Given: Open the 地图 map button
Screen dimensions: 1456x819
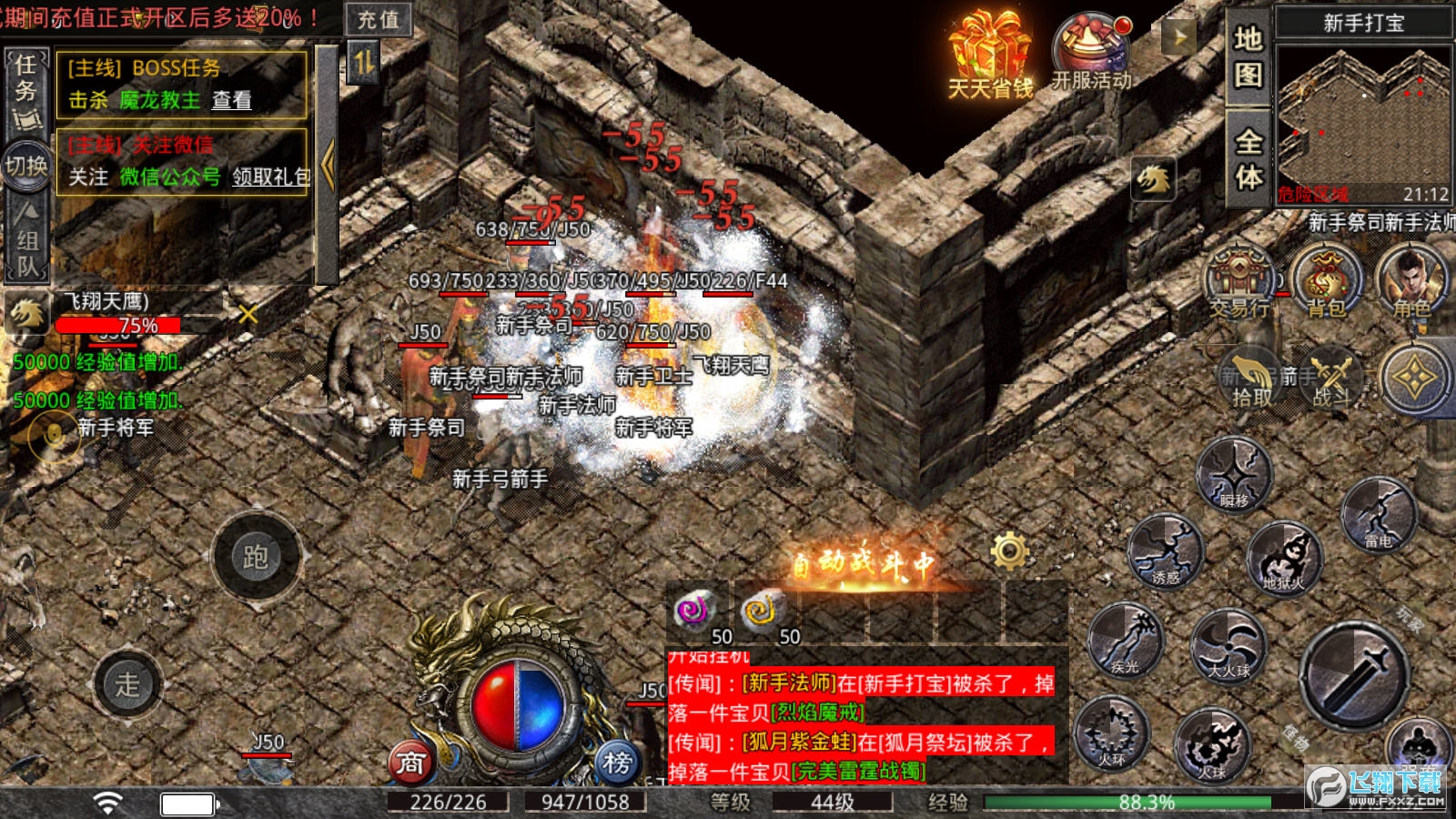Looking at the screenshot, I should pos(1248,56).
